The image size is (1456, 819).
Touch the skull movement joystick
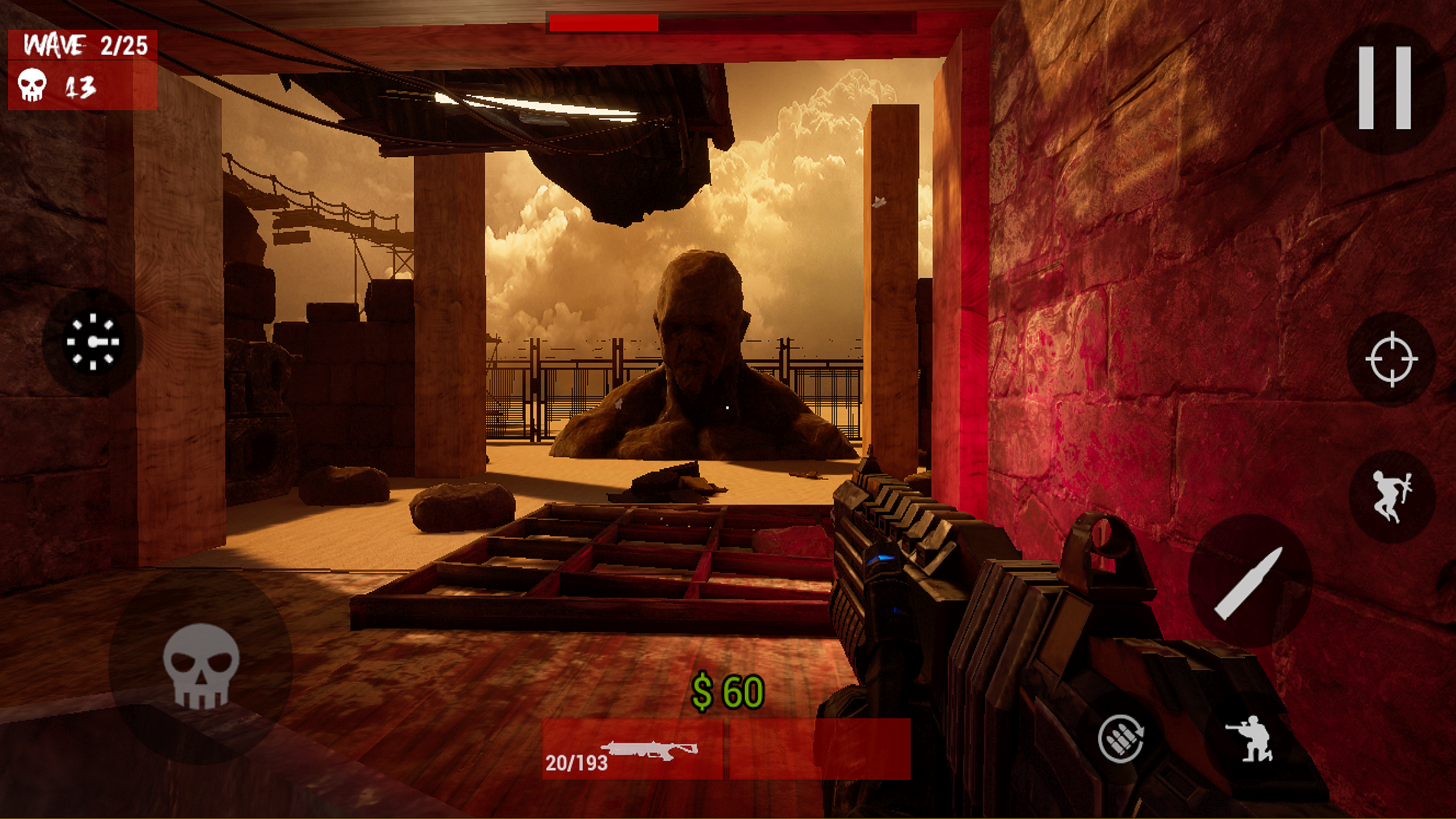pyautogui.click(x=200, y=666)
